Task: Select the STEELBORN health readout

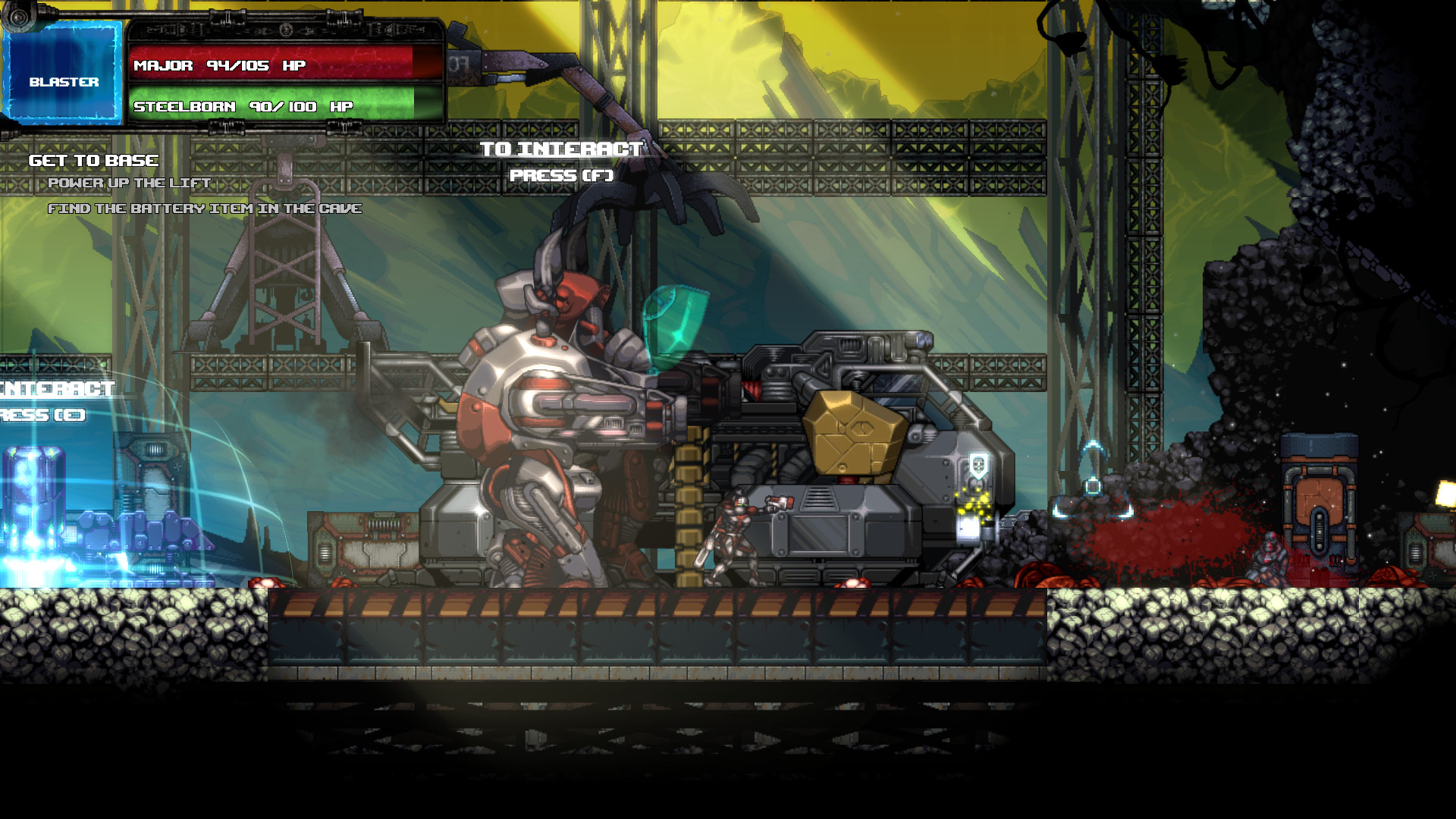Action: 243,108
